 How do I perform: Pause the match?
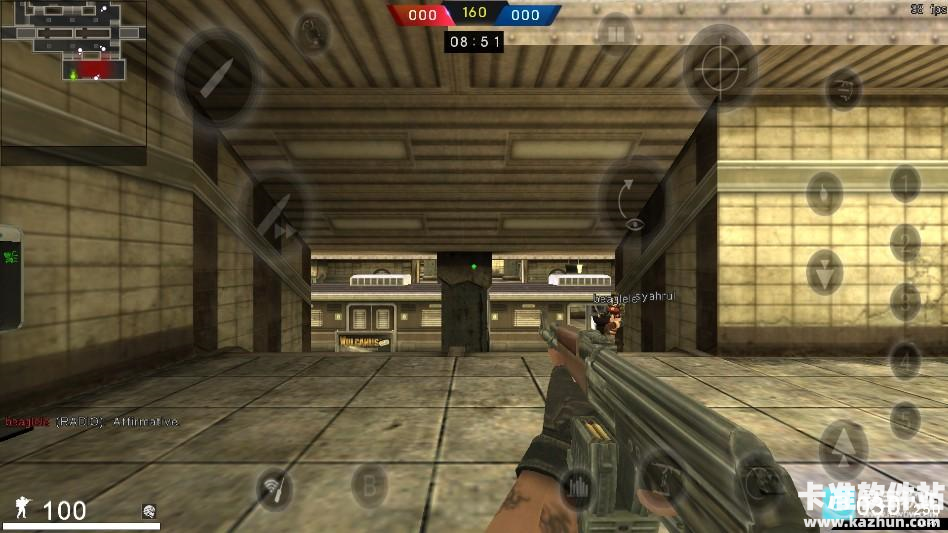pos(615,33)
